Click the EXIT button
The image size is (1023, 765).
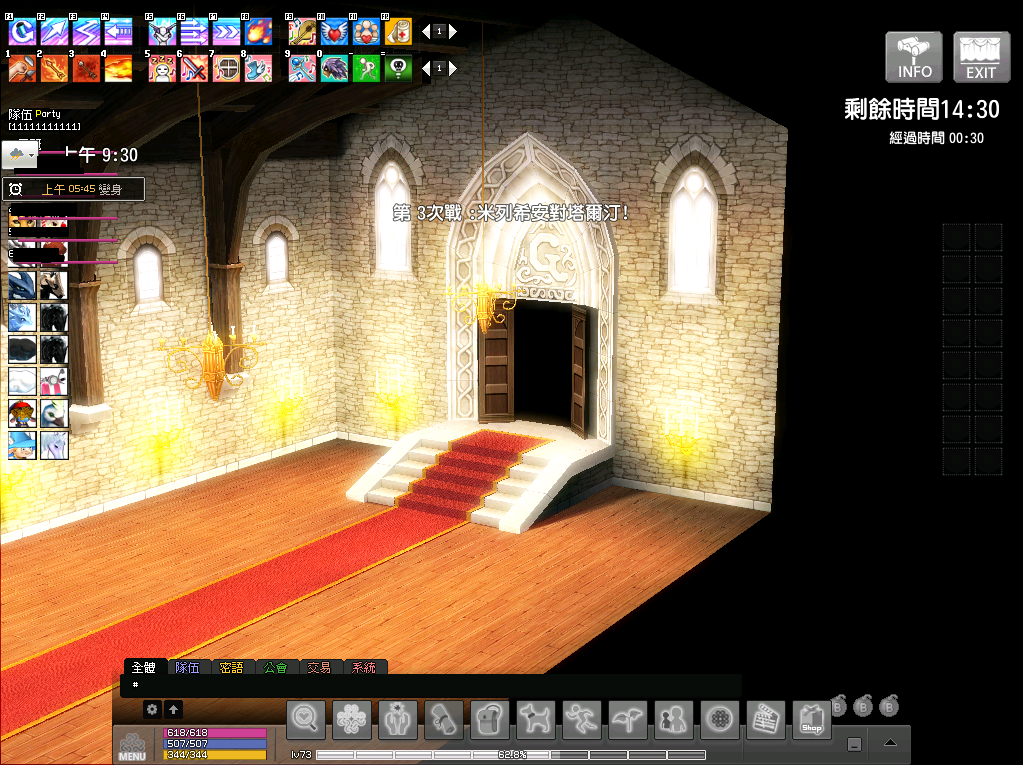click(981, 57)
